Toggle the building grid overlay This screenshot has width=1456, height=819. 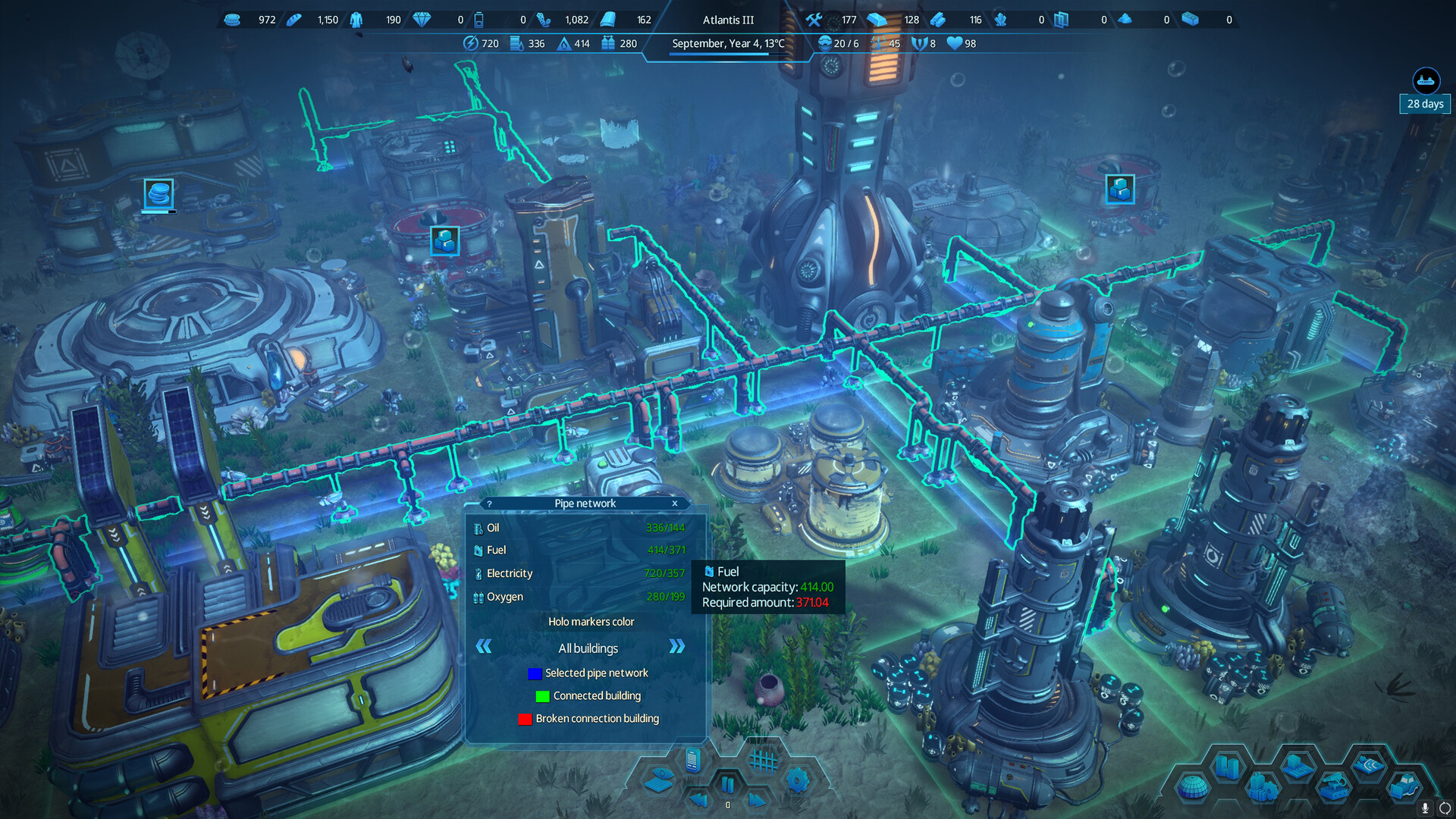coord(763,760)
